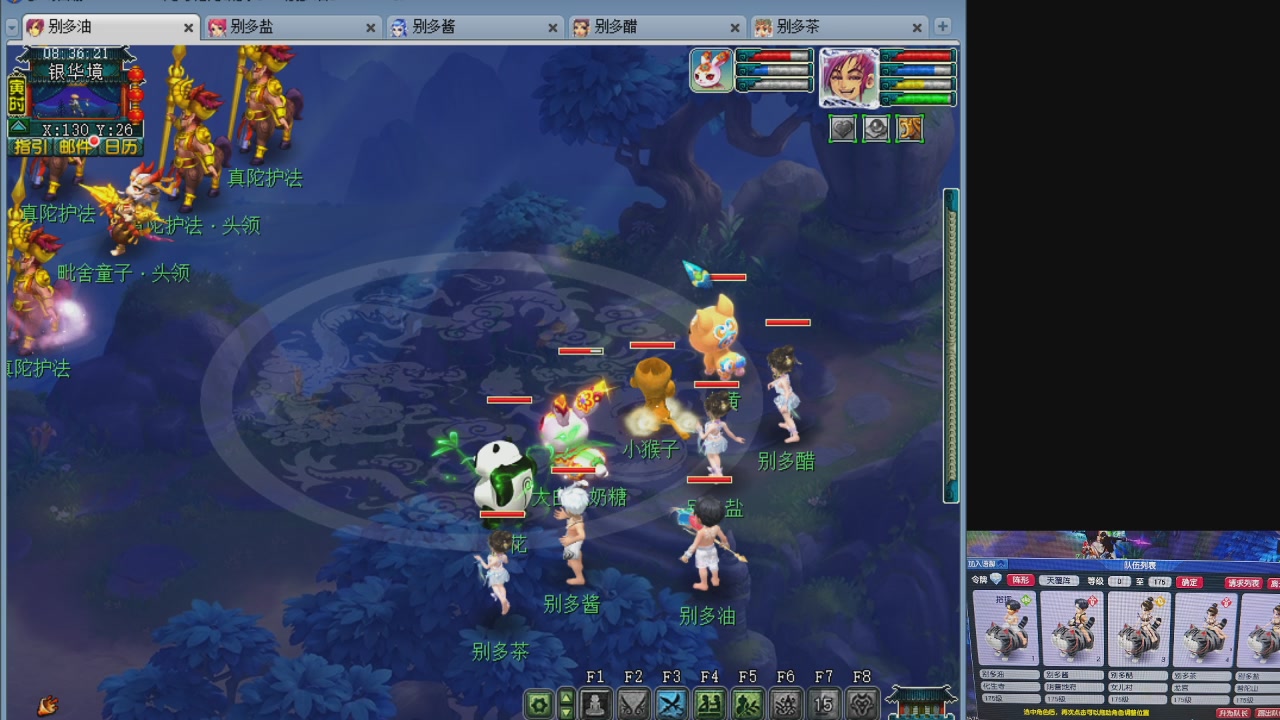Click the orange flame icon under the portrait

pyautogui.click(x=908, y=128)
